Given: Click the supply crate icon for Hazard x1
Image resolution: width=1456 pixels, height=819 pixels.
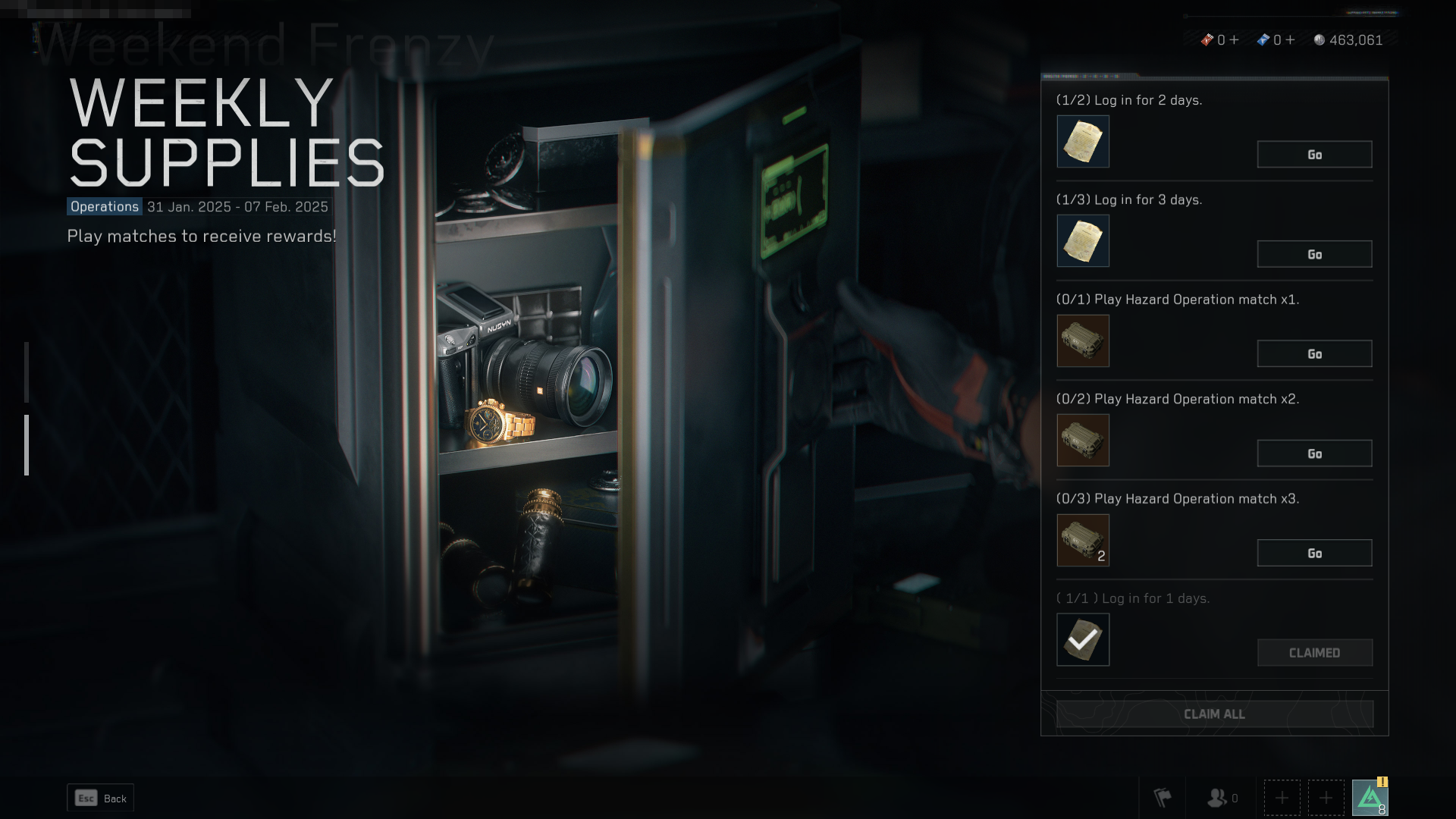Looking at the screenshot, I should click(1083, 340).
